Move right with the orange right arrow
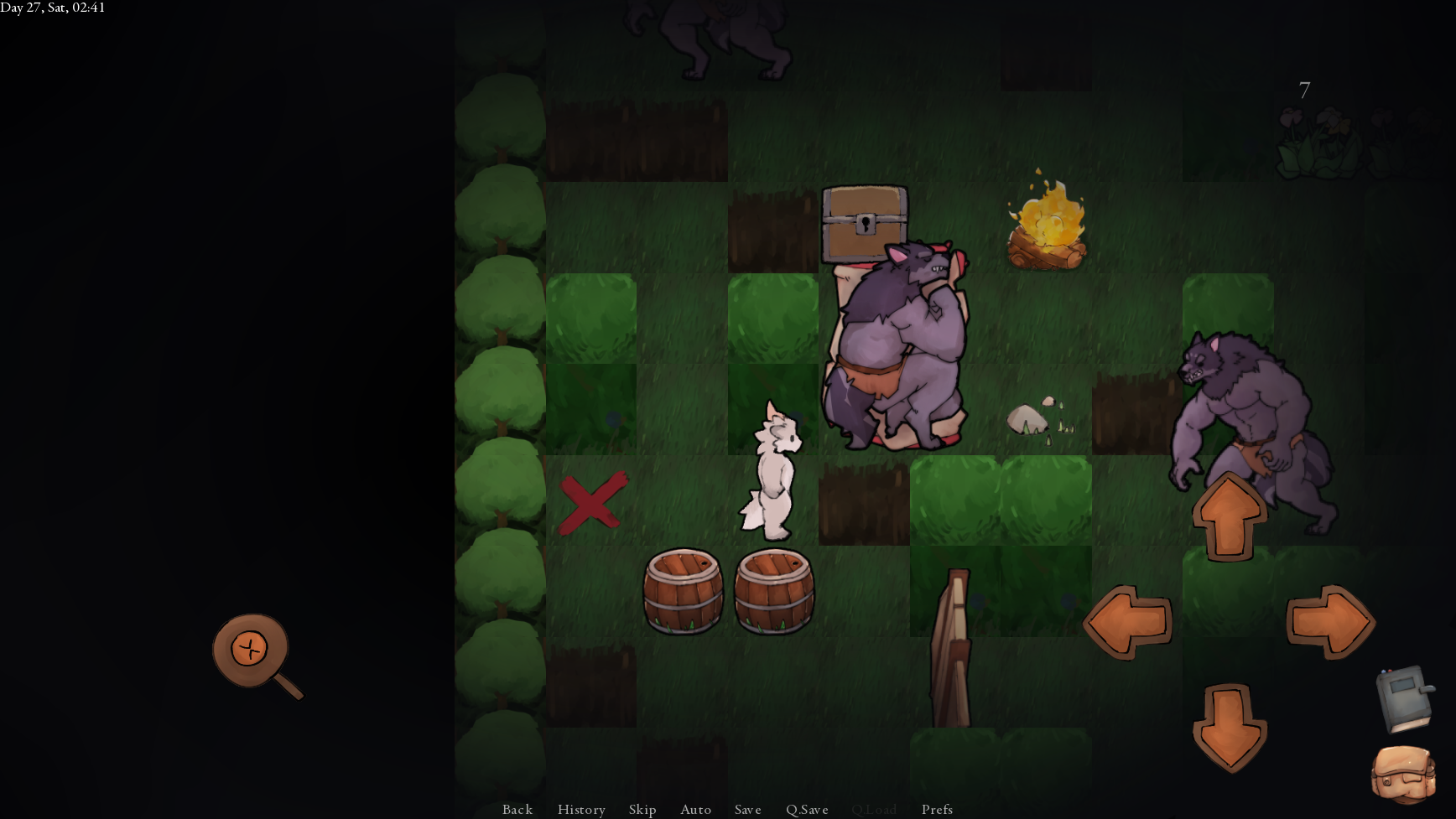 (1330, 622)
